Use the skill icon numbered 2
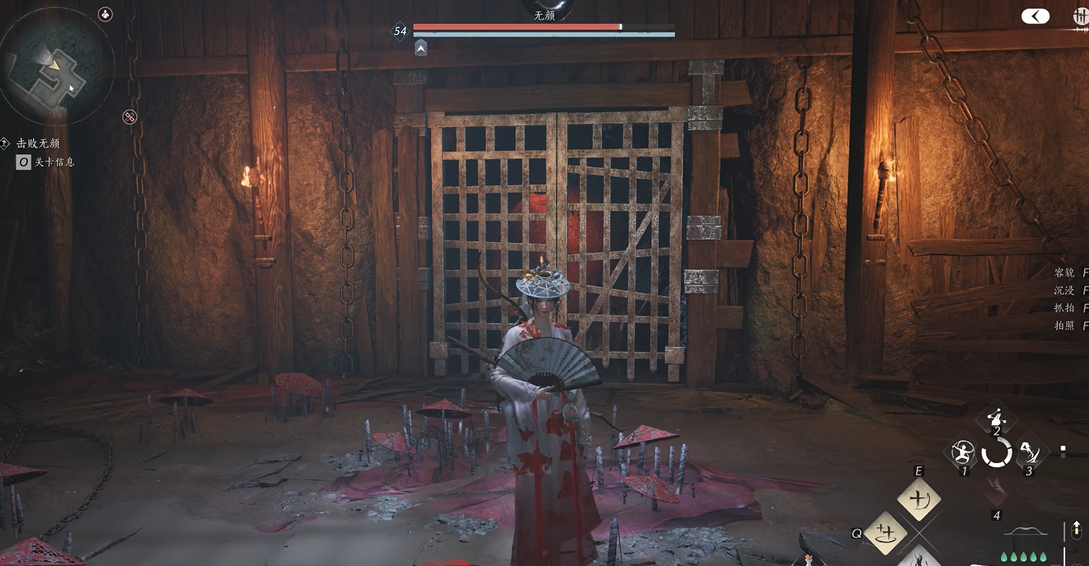 pos(996,420)
